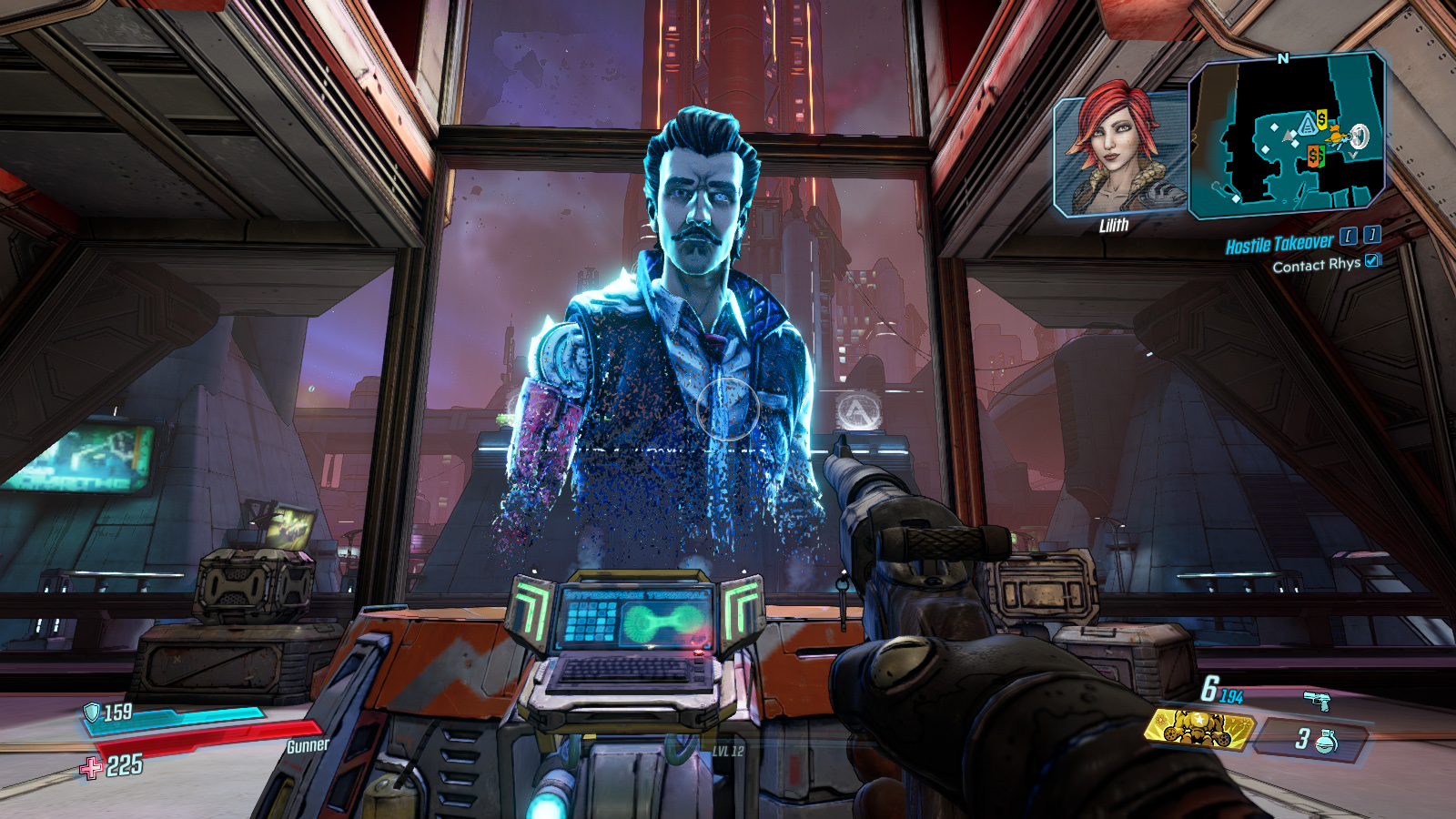Image resolution: width=1456 pixels, height=819 pixels.
Task: Click the equipped pistol weapon icon
Action: point(1316,700)
